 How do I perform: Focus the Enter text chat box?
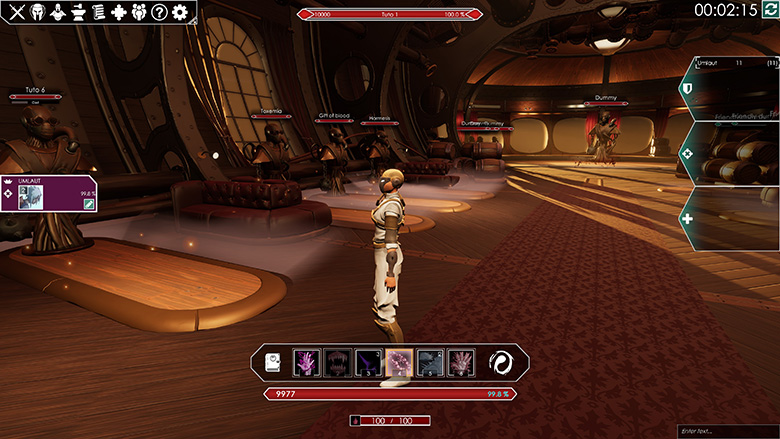(727, 430)
